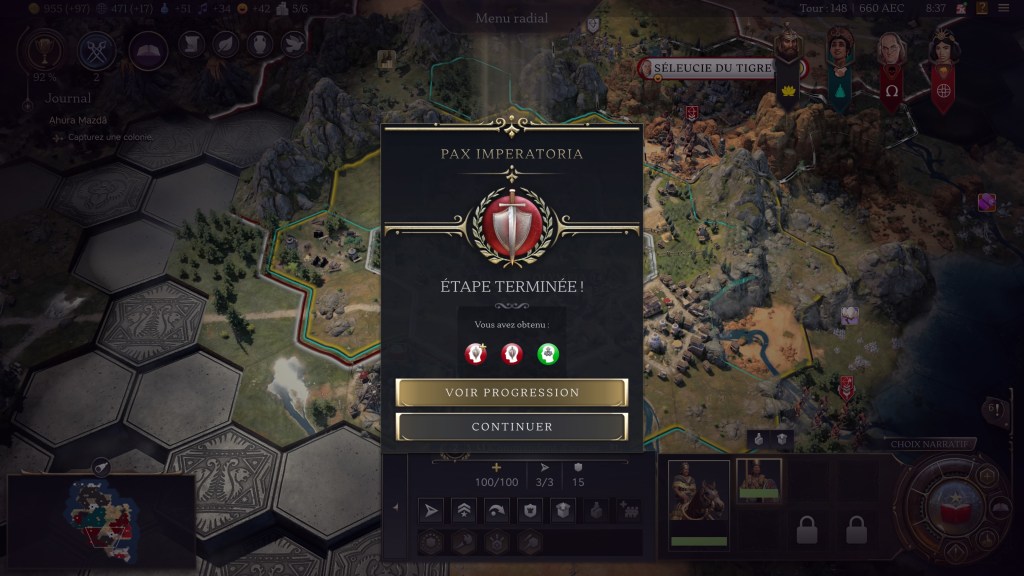Click the minimap in the corner
The width and height of the screenshot is (1024, 576).
tap(100, 522)
